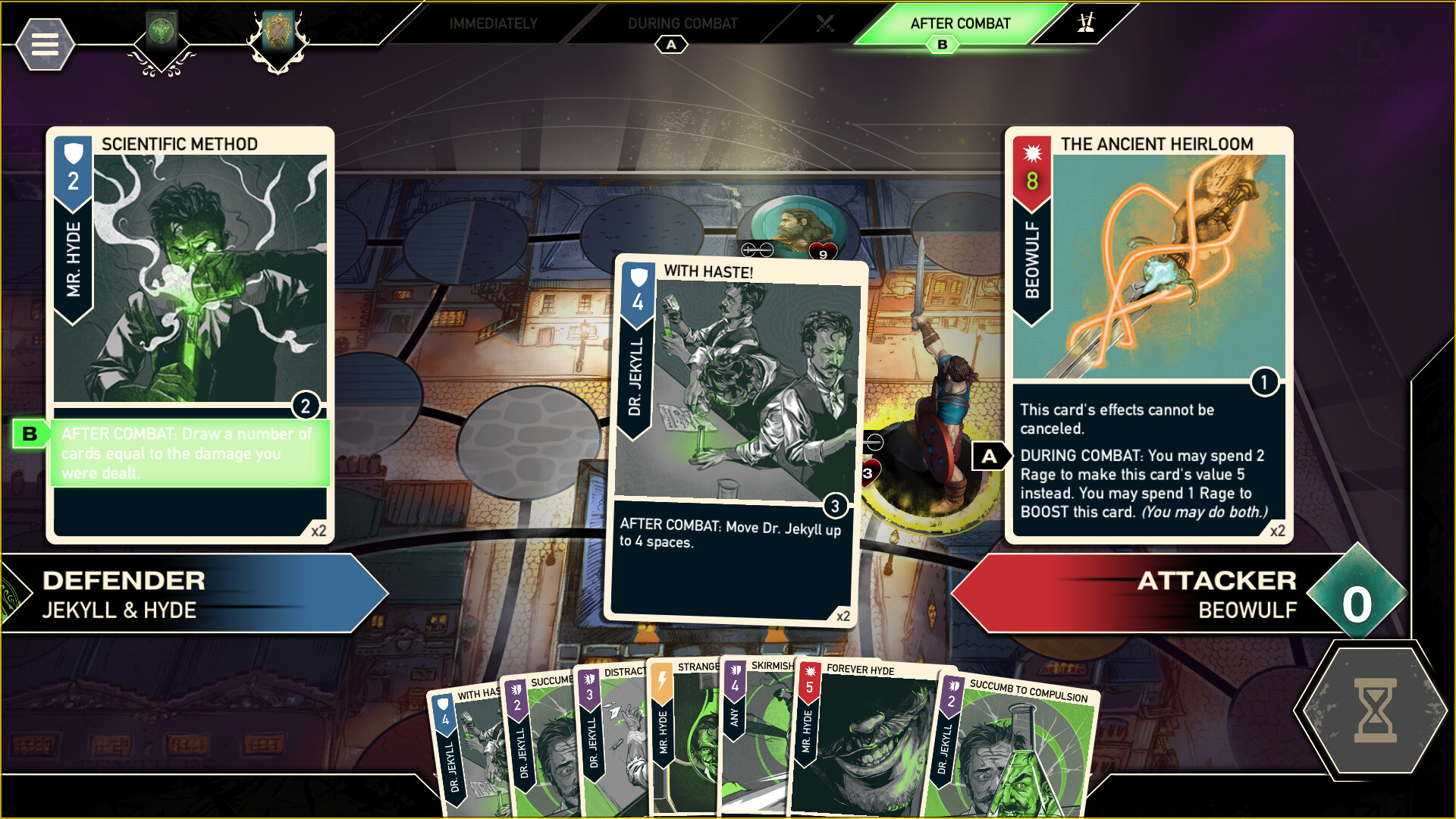The width and height of the screenshot is (1456, 819).
Task: Click the B marker under AFTER COMBAT
Action: coord(943,45)
